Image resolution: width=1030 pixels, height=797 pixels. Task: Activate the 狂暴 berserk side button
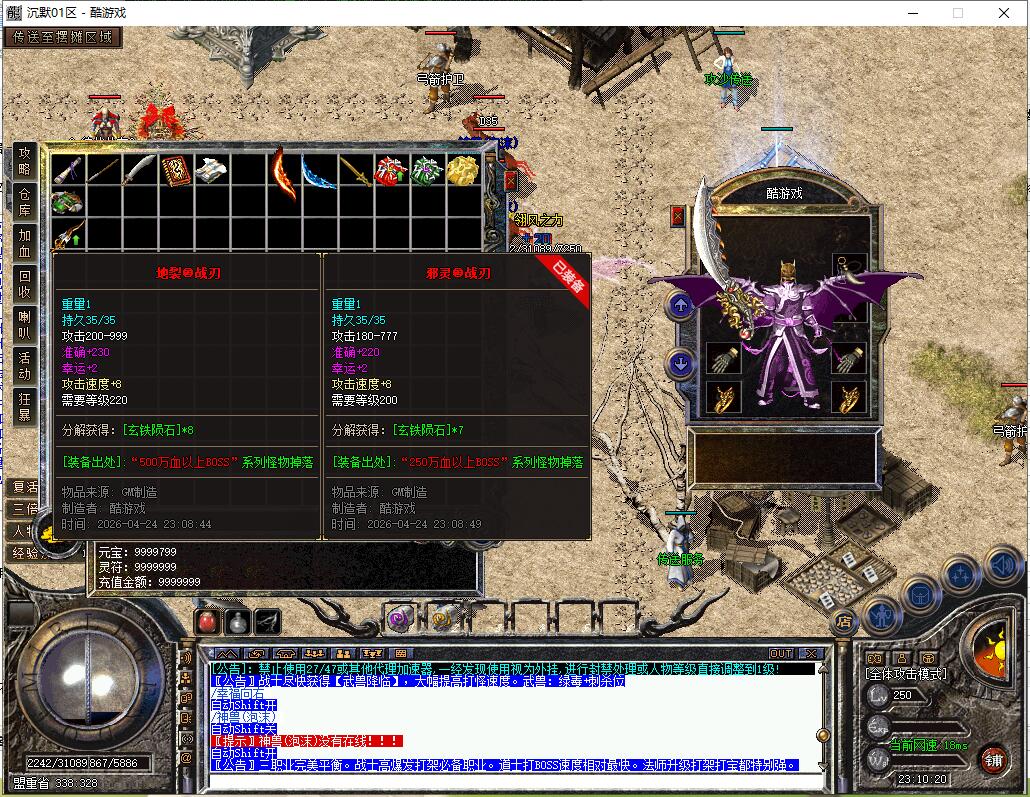click(25, 406)
